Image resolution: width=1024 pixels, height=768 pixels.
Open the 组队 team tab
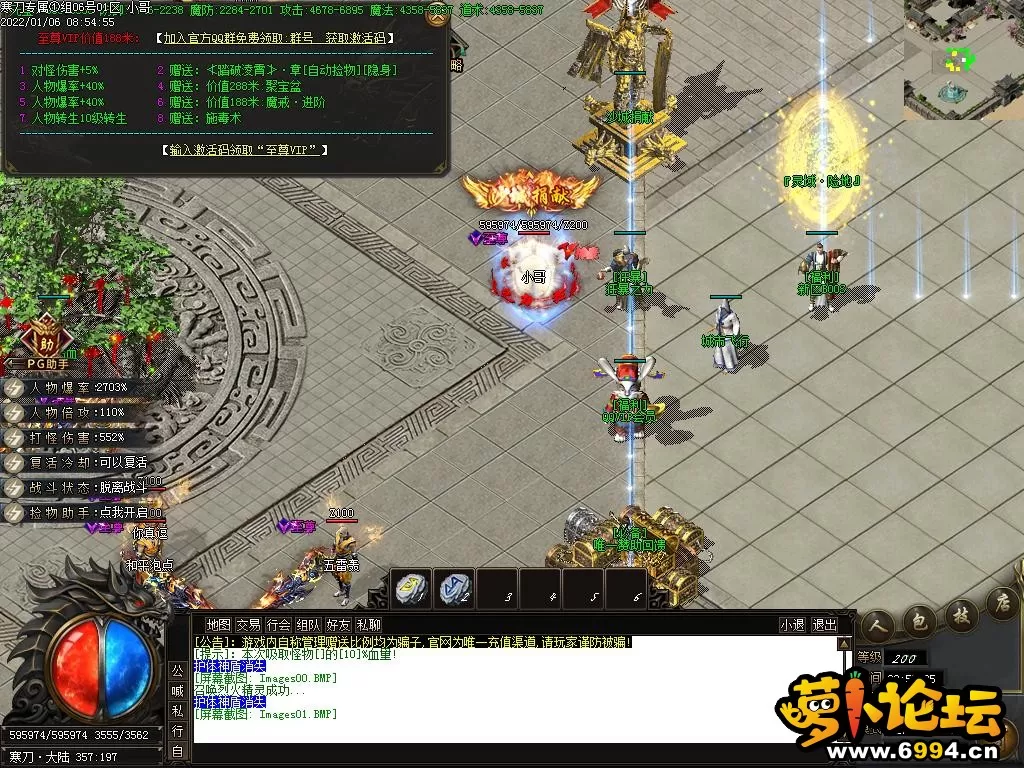[308, 625]
